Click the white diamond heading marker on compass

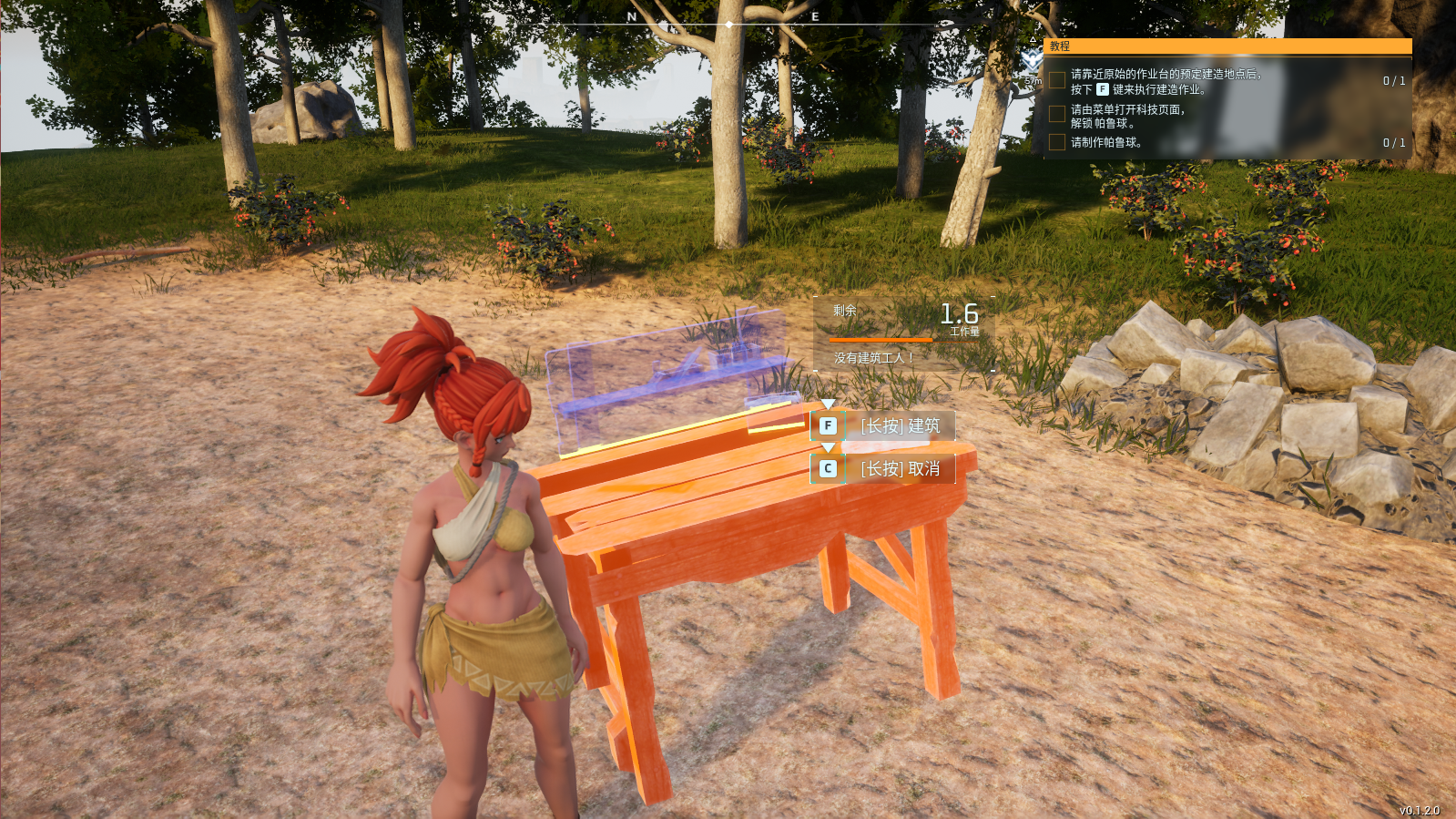(x=729, y=26)
